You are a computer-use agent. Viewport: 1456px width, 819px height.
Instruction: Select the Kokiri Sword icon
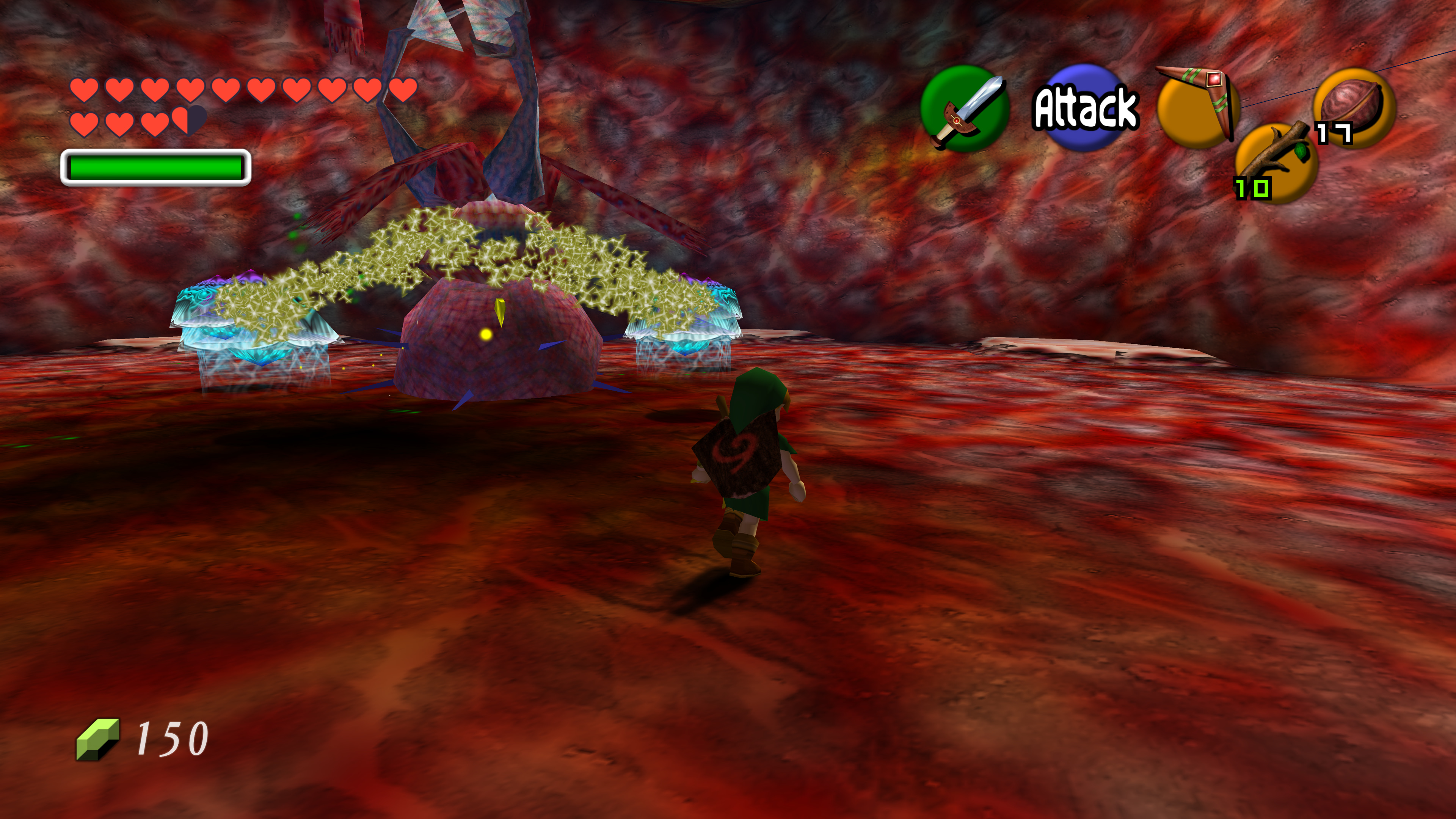(964, 108)
